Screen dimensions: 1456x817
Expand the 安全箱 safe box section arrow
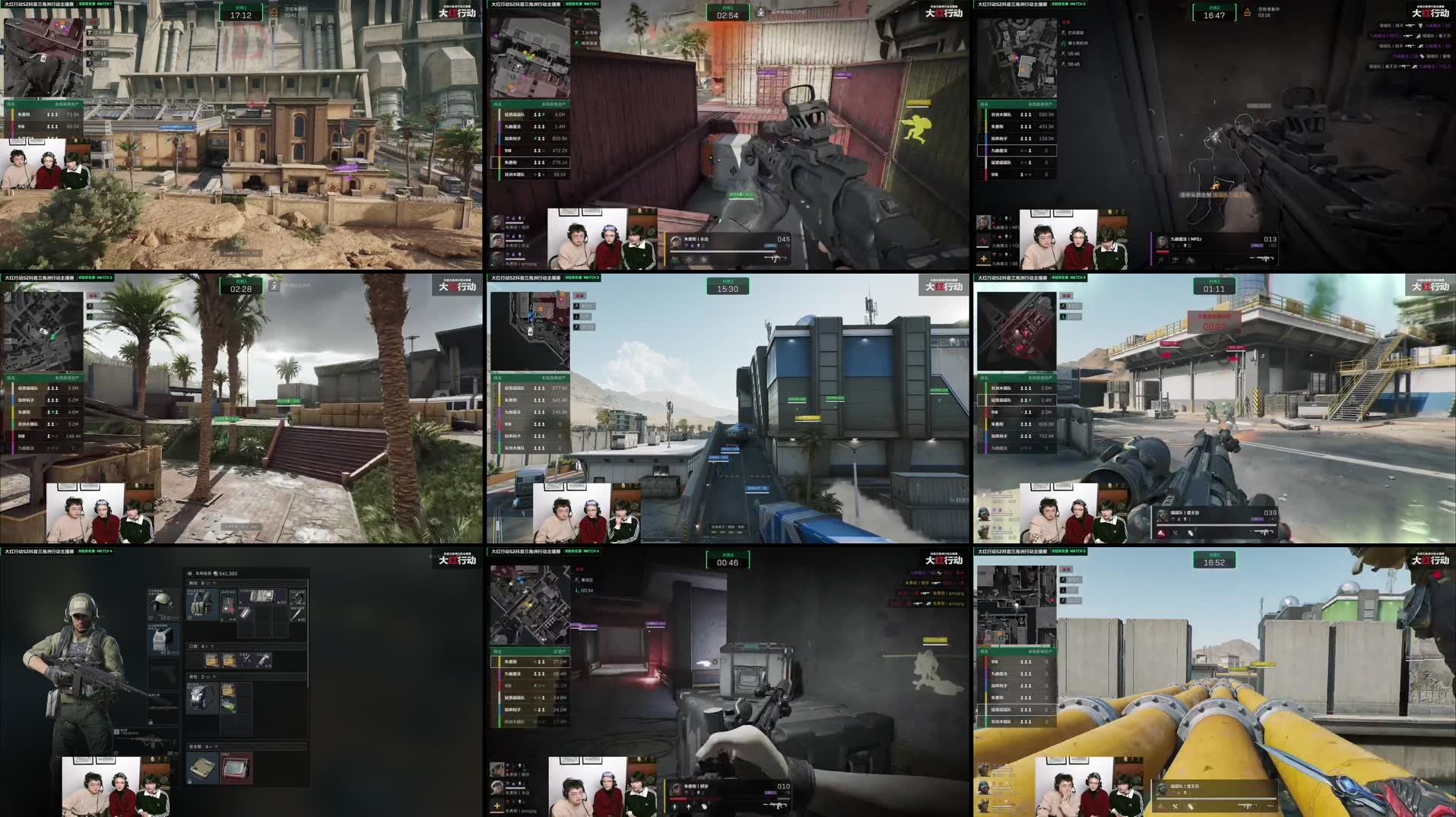215,748
